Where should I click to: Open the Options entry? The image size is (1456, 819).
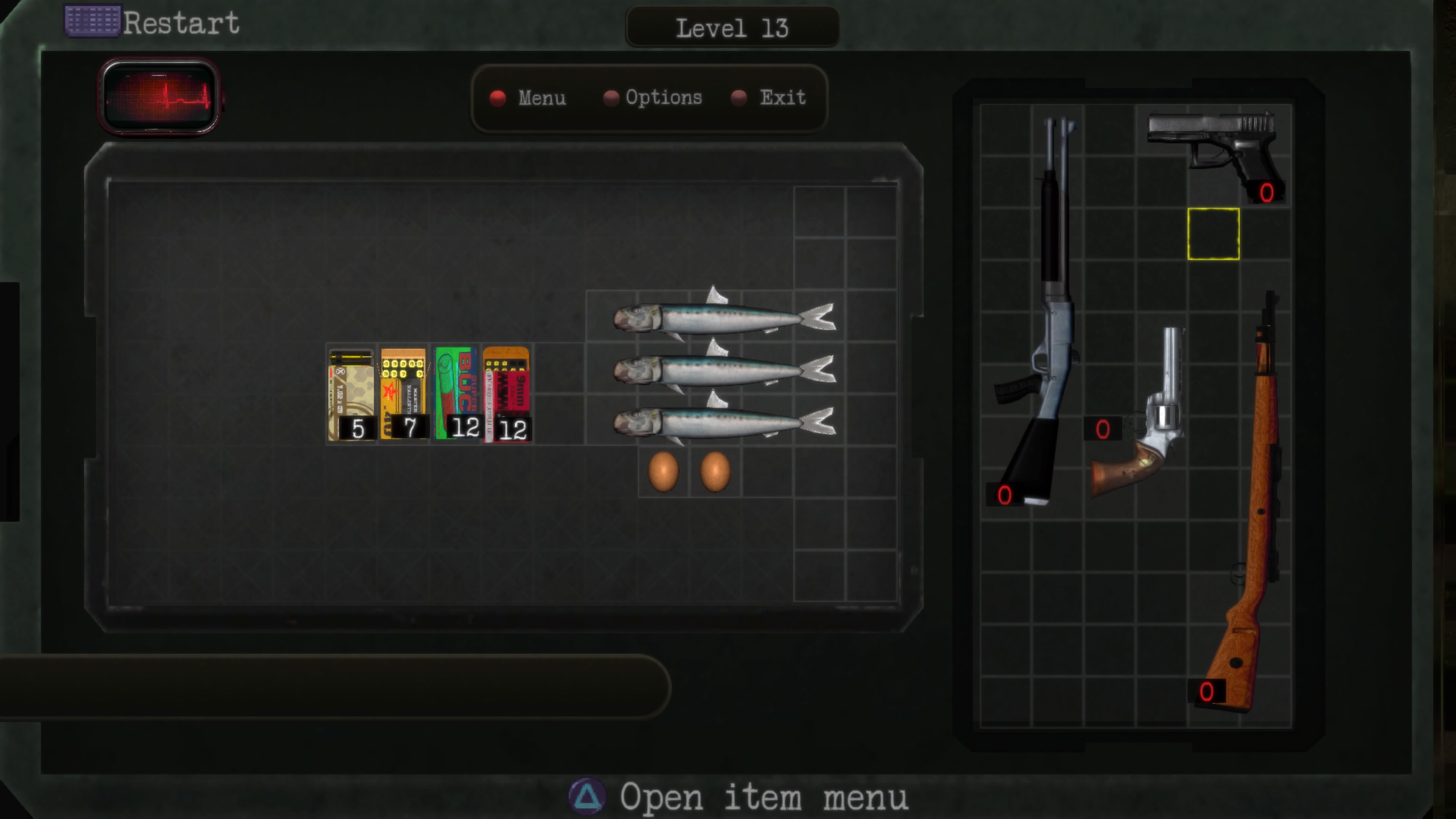[664, 98]
